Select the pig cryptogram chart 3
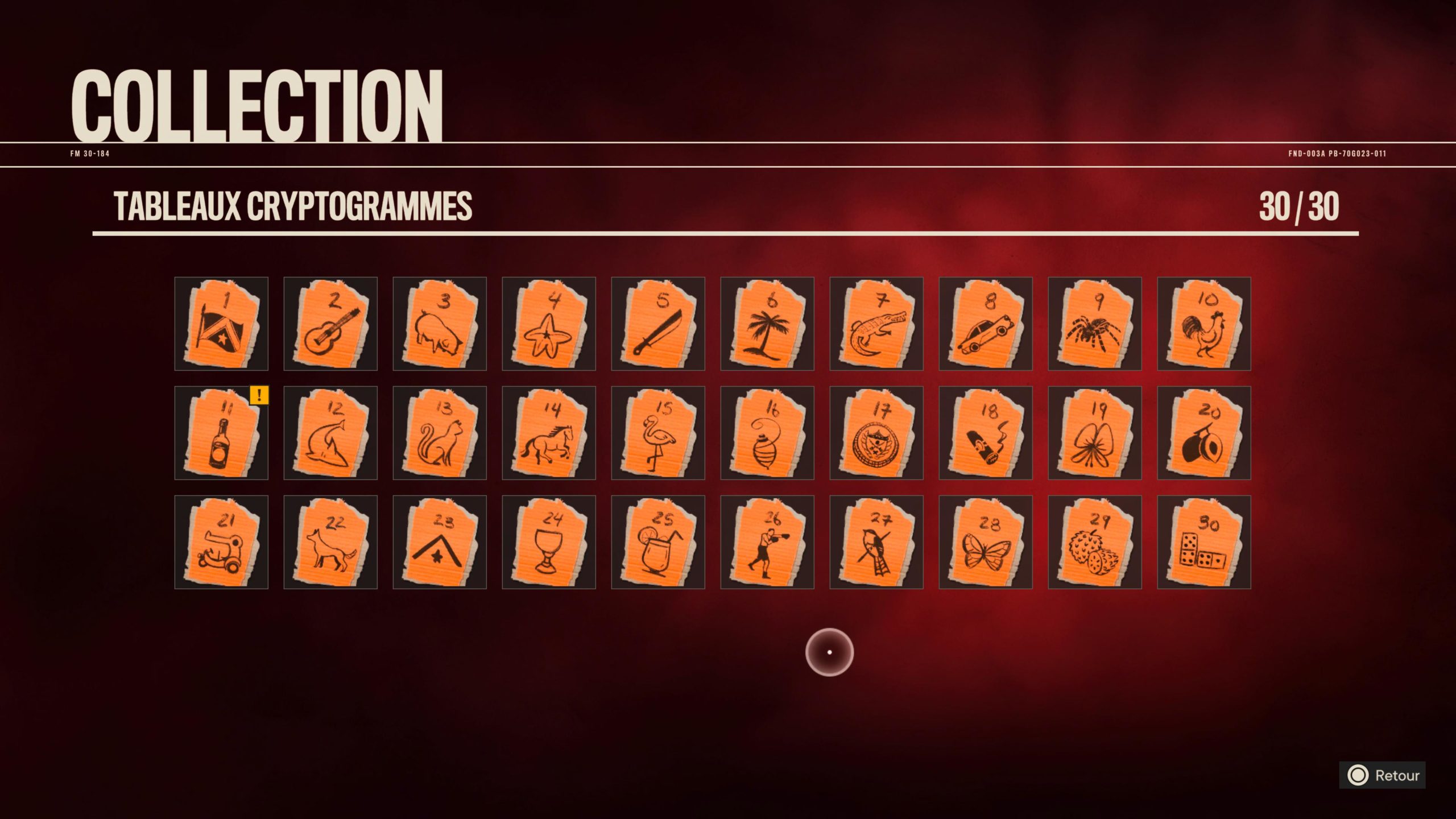1456x819 pixels. pyautogui.click(x=440, y=324)
